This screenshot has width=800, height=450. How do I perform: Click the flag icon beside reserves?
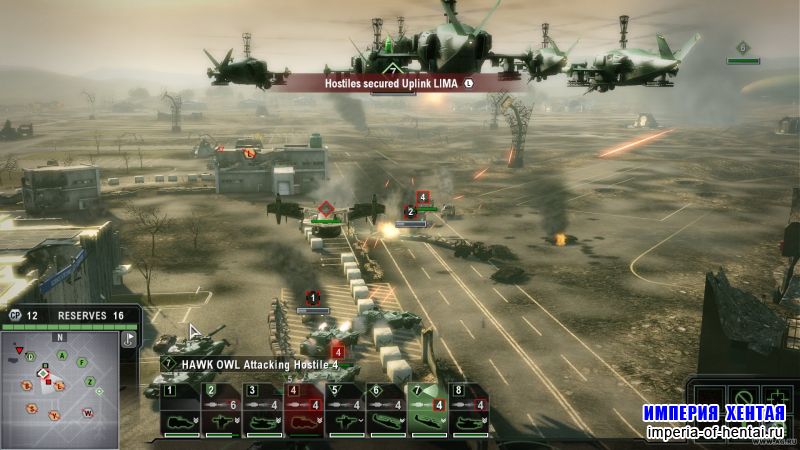(129, 340)
